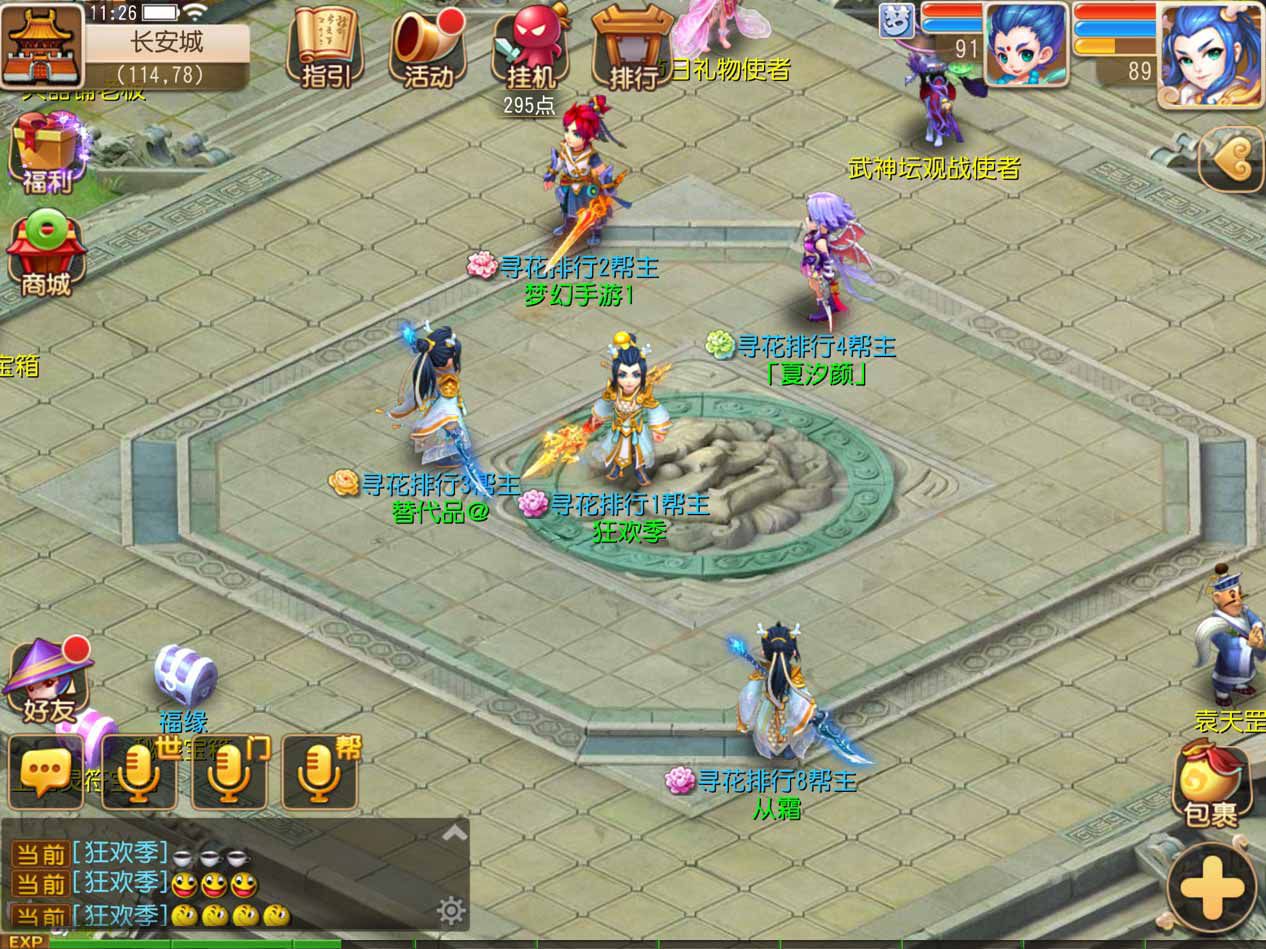Open the 活动 events horn
The height and width of the screenshot is (949, 1266).
[x=429, y=48]
